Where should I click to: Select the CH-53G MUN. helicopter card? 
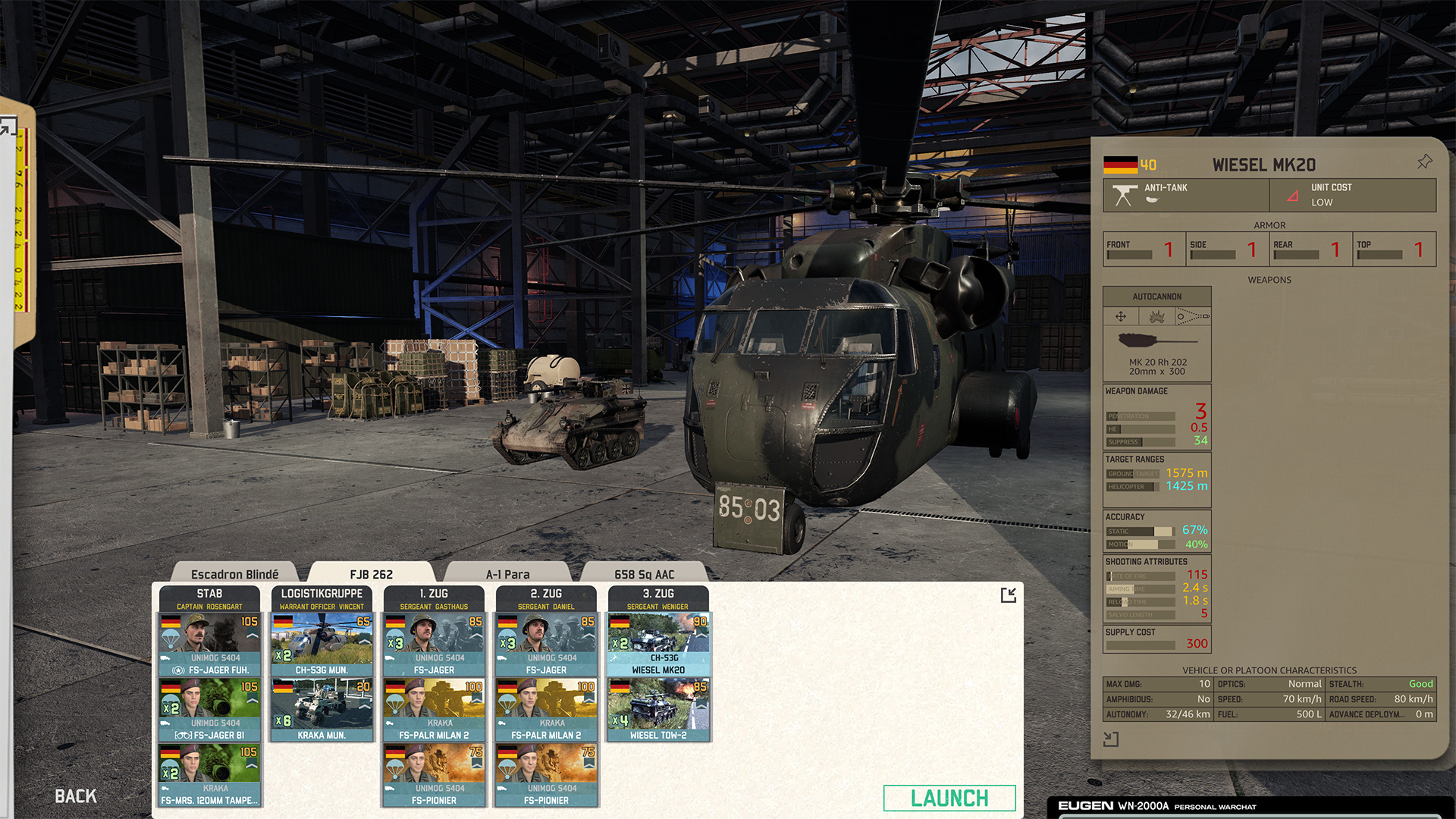point(322,643)
